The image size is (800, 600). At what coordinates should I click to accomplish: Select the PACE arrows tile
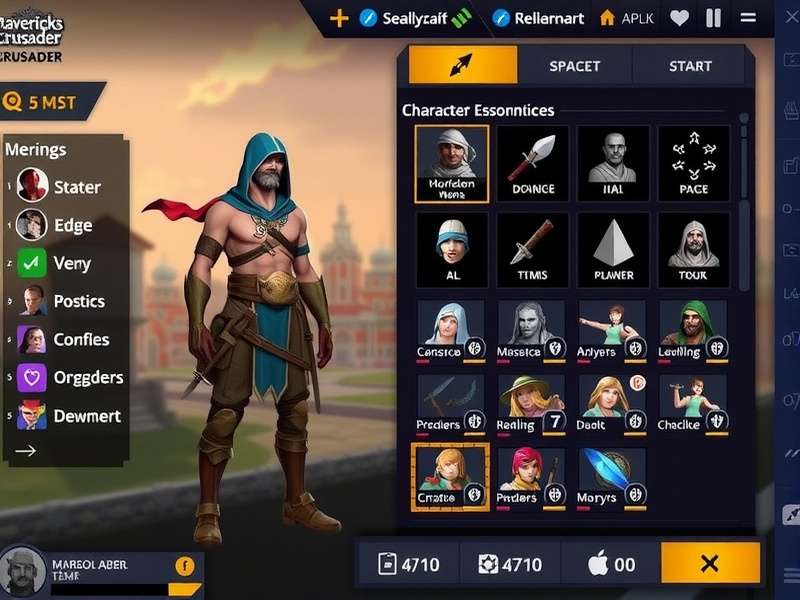(693, 163)
